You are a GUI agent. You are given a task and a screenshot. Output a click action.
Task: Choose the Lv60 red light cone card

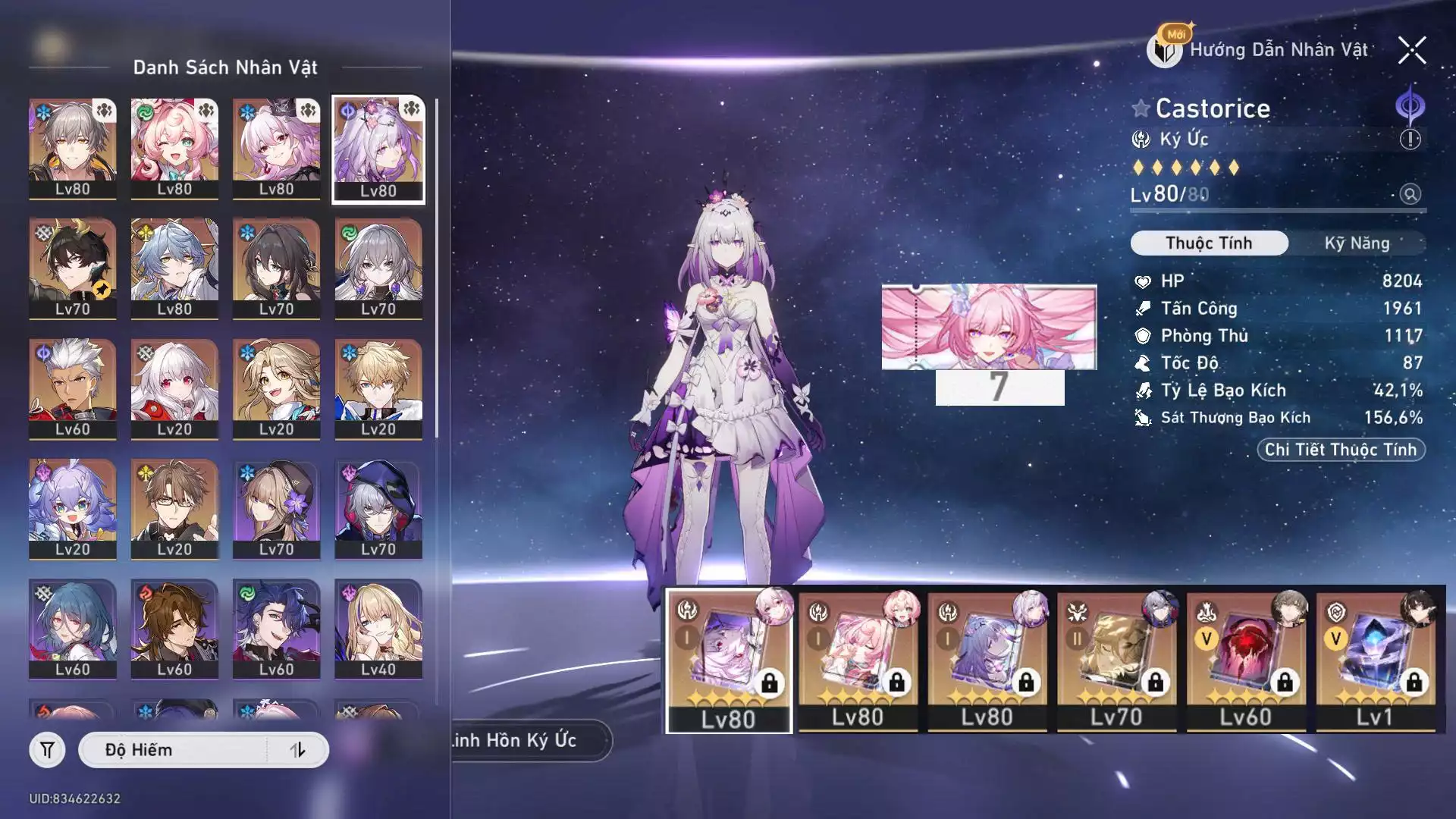point(1245,661)
